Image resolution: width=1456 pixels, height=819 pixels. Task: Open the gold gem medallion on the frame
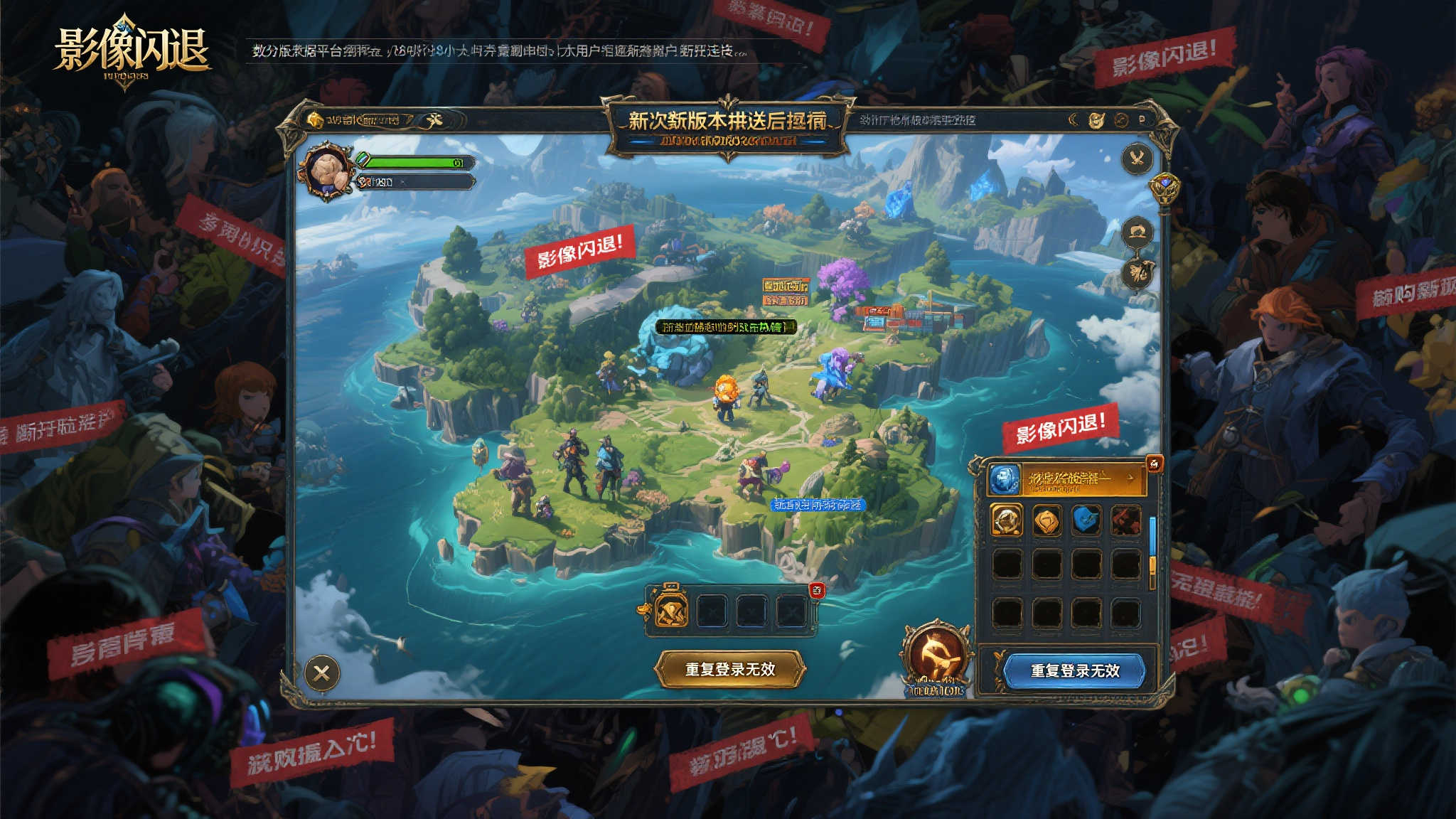click(x=1164, y=187)
